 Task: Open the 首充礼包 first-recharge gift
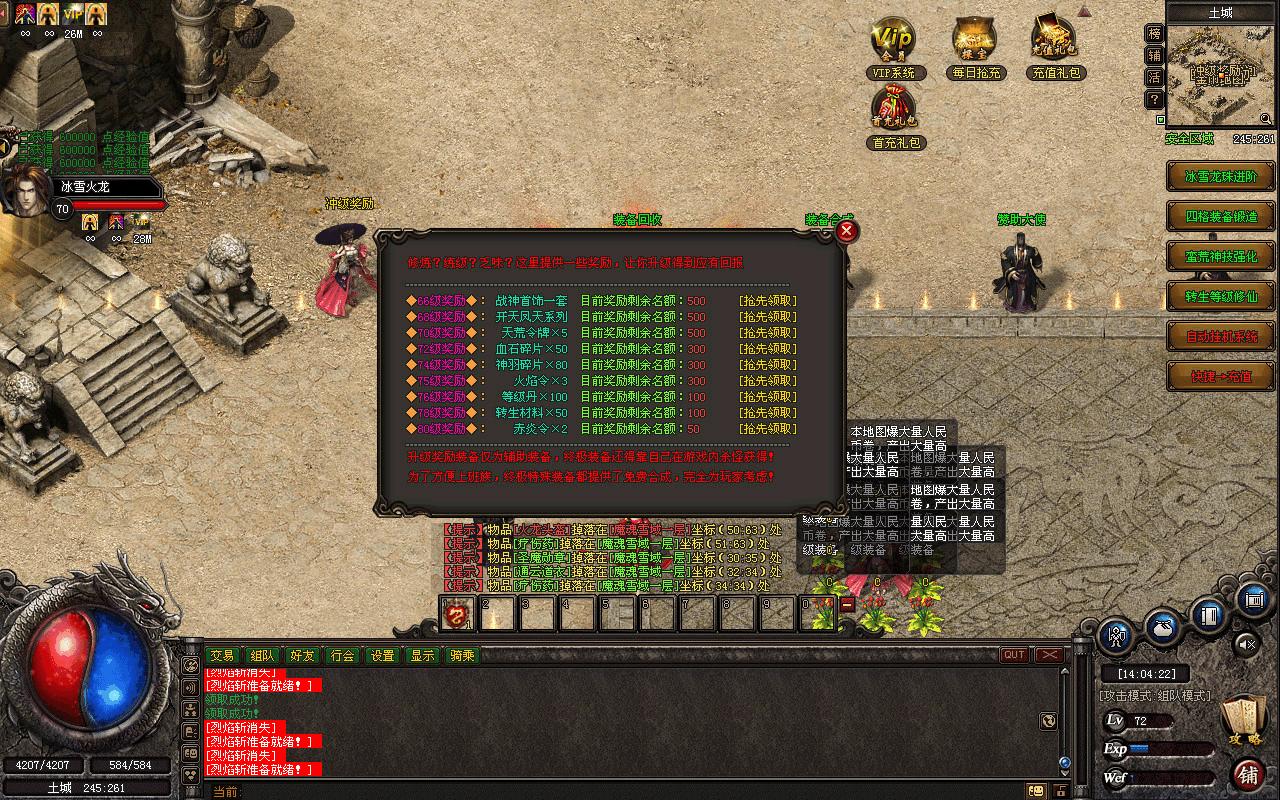[897, 112]
